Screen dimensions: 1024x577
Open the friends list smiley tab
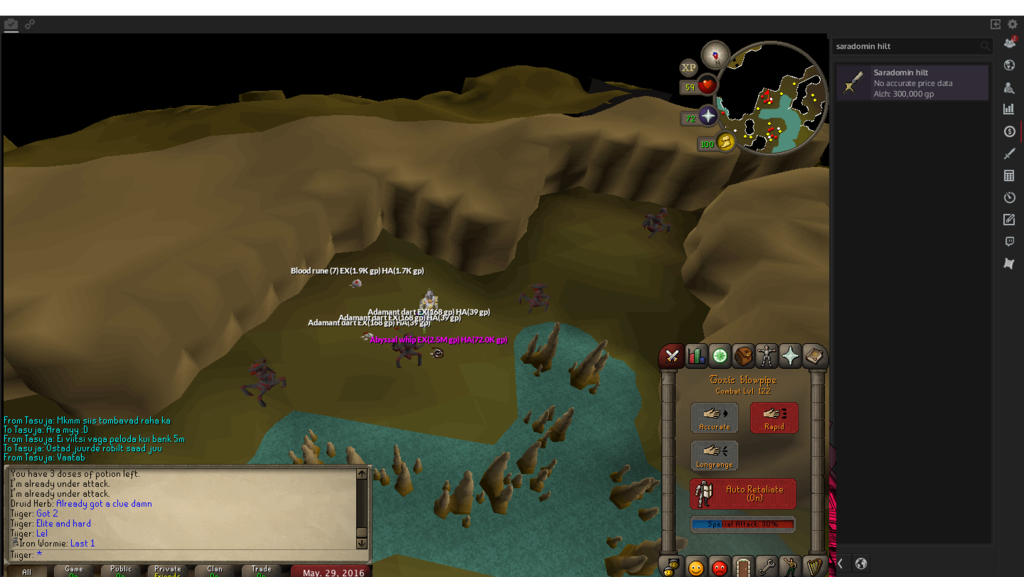coord(696,567)
